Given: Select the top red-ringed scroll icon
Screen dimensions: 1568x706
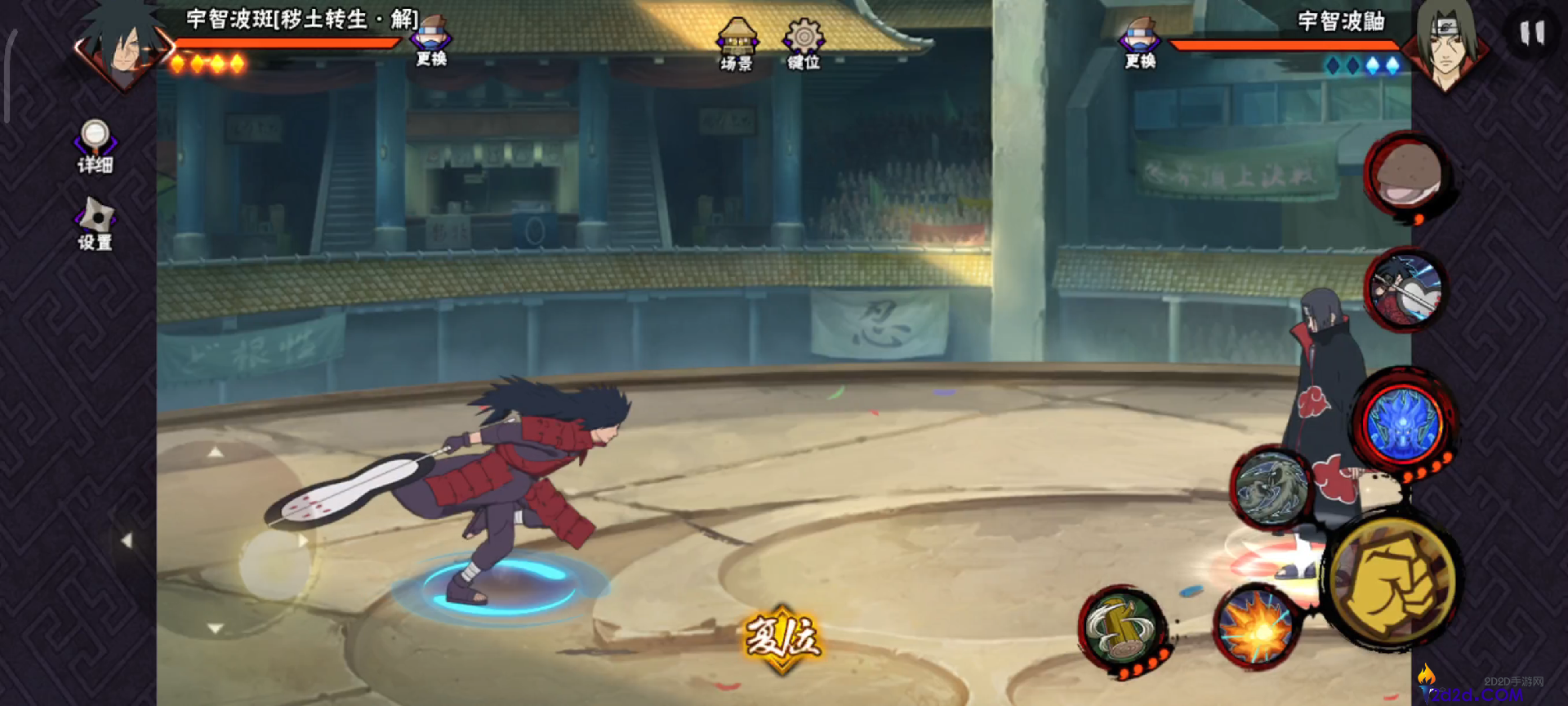Looking at the screenshot, I should tap(1406, 174).
